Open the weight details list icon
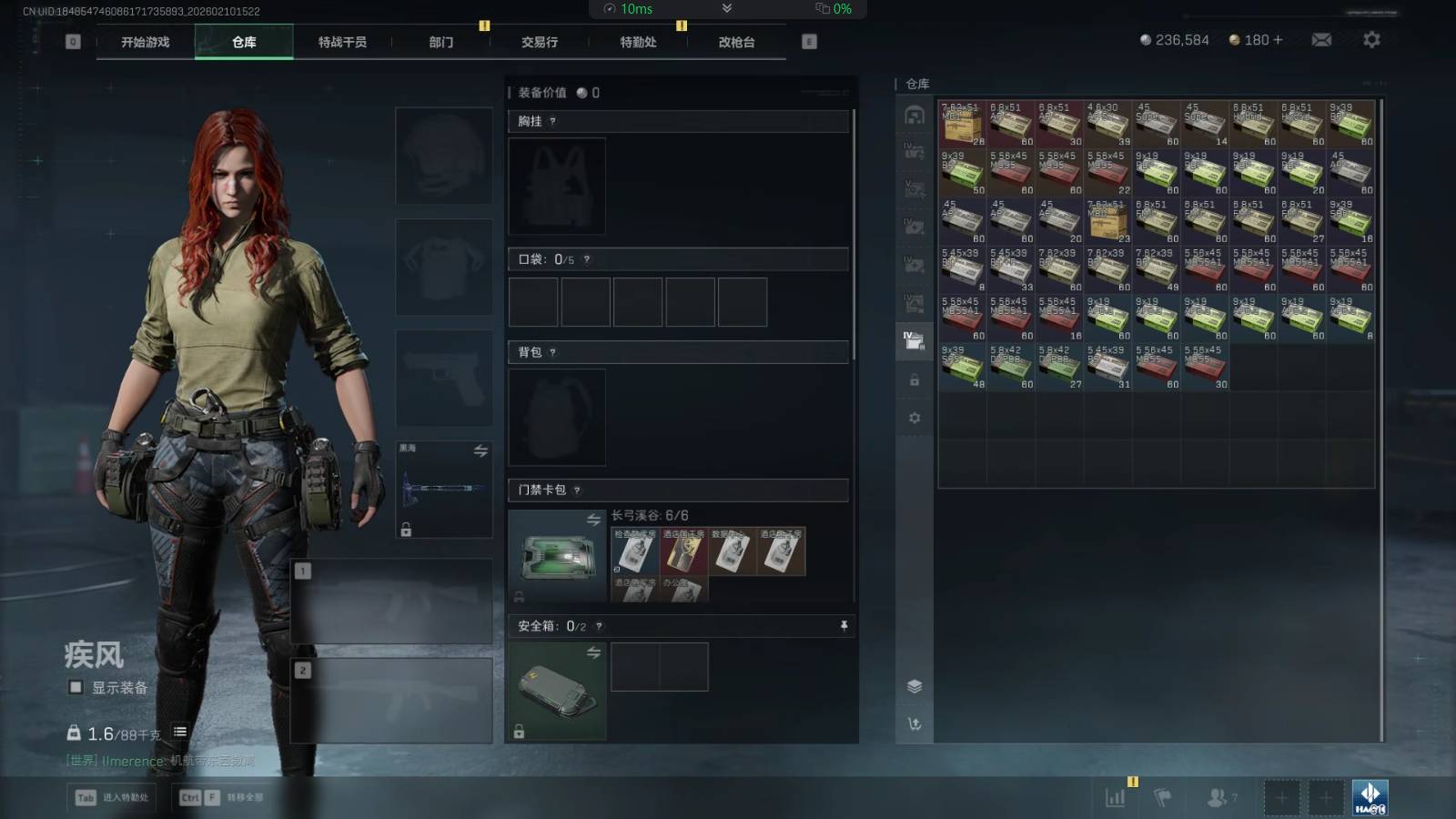Screen dimensions: 1456x819 point(180,732)
